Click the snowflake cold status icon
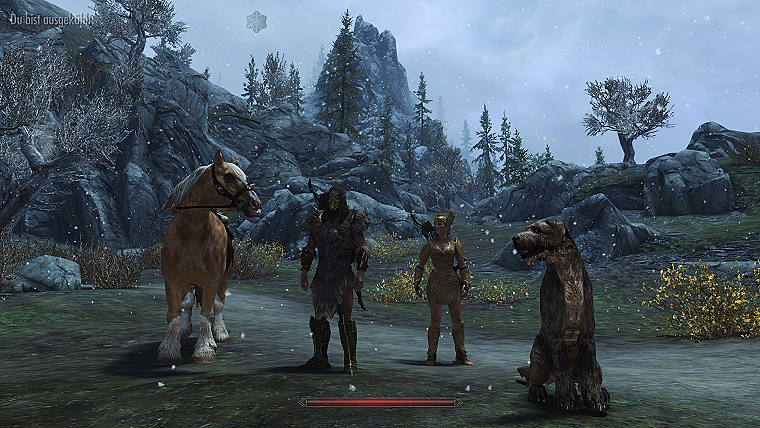760x428 pixels. 257,21
